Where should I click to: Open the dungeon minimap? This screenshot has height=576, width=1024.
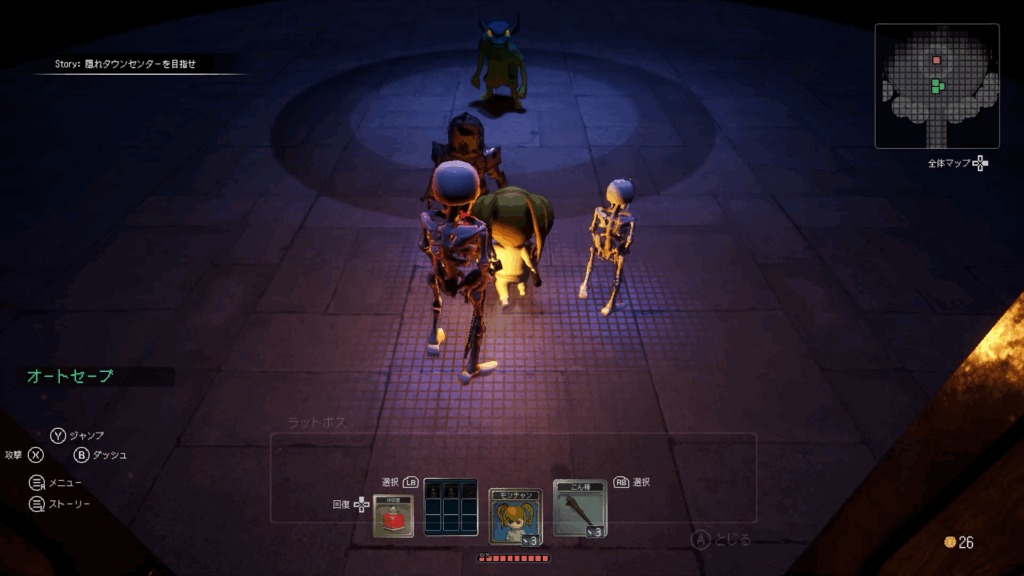[x=937, y=85]
